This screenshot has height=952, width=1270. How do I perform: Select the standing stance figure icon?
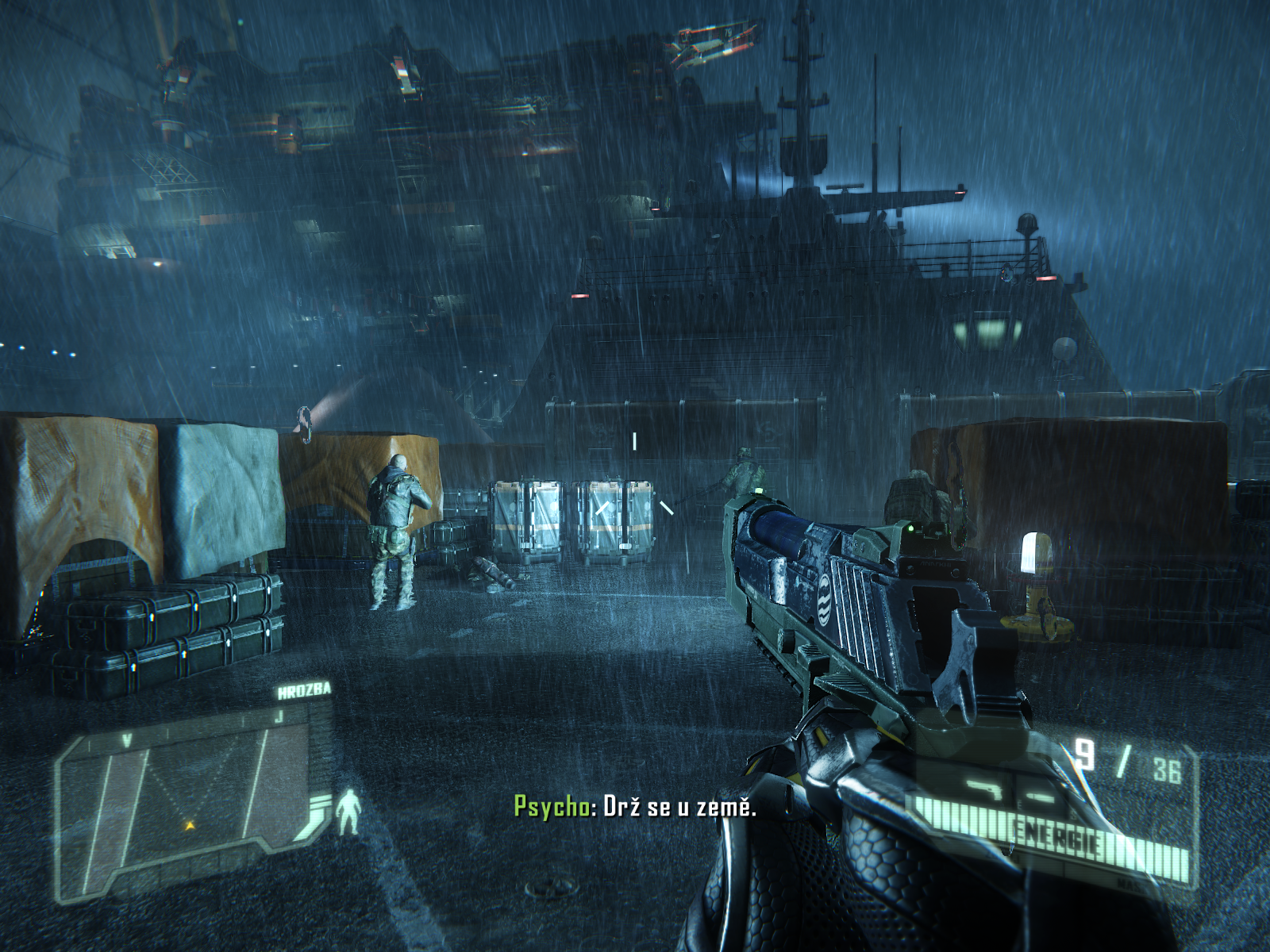coord(348,812)
